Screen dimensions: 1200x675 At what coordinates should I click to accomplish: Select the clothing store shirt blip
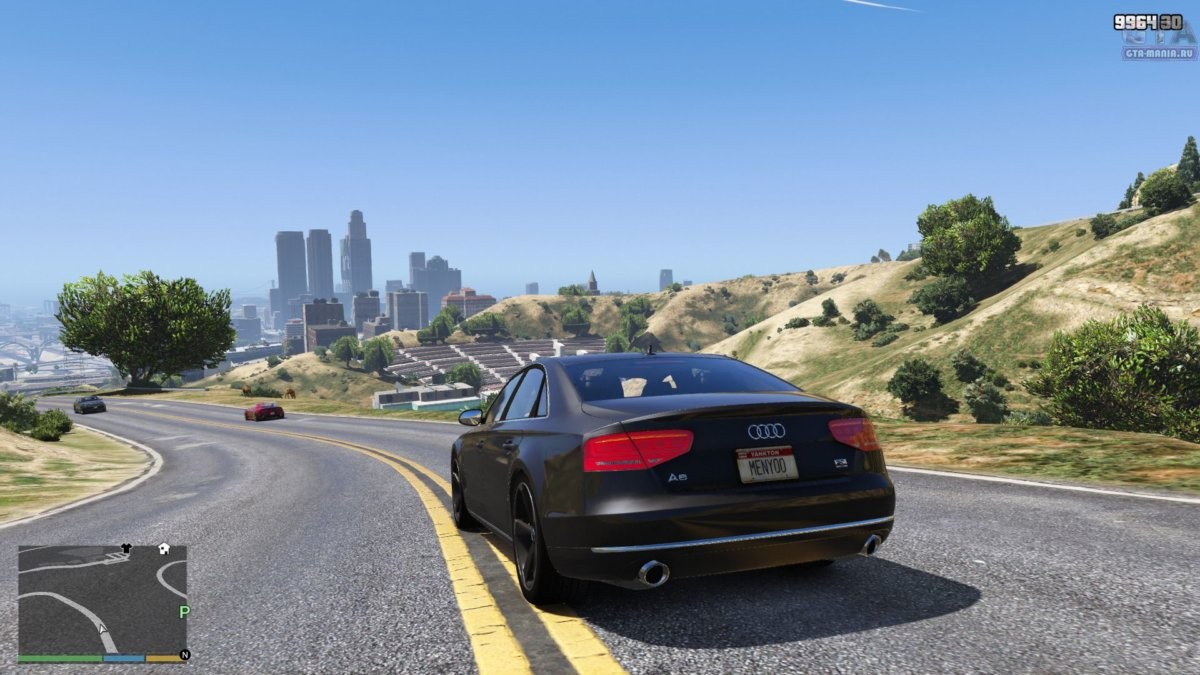click(126, 549)
